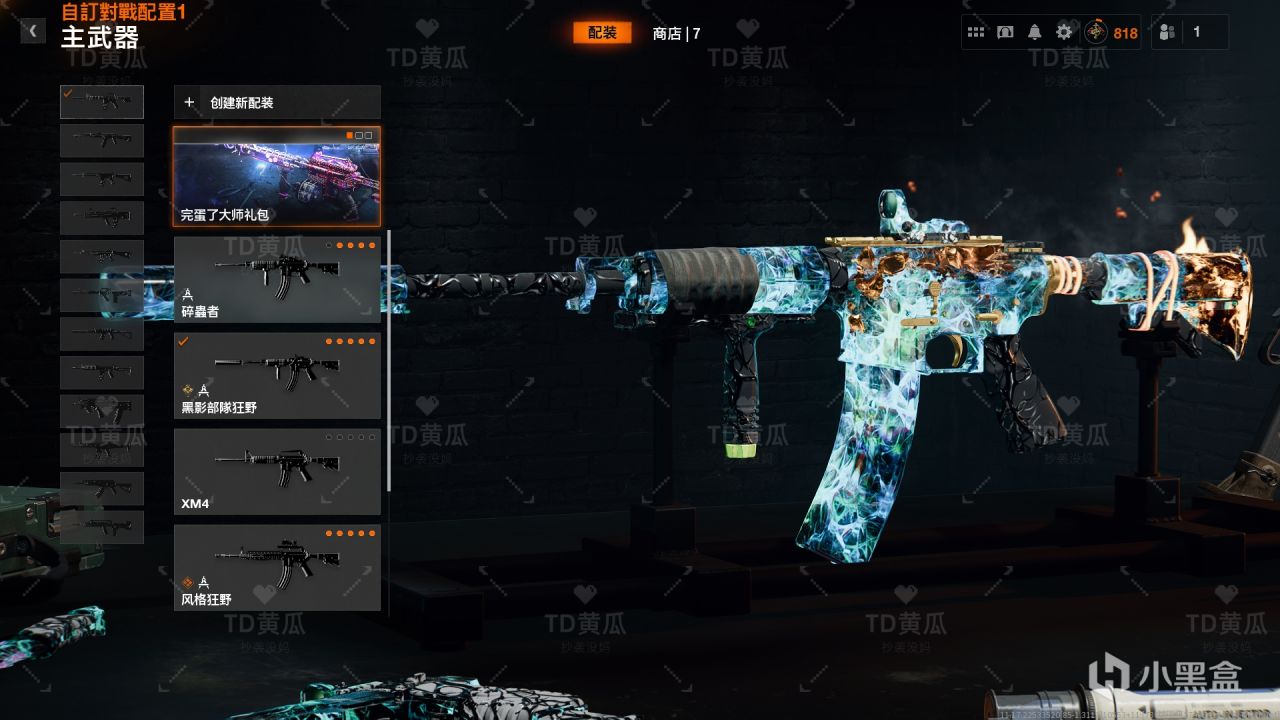Image resolution: width=1280 pixels, height=720 pixels.
Task: Click the 818 currency token icon
Action: (x=1097, y=32)
